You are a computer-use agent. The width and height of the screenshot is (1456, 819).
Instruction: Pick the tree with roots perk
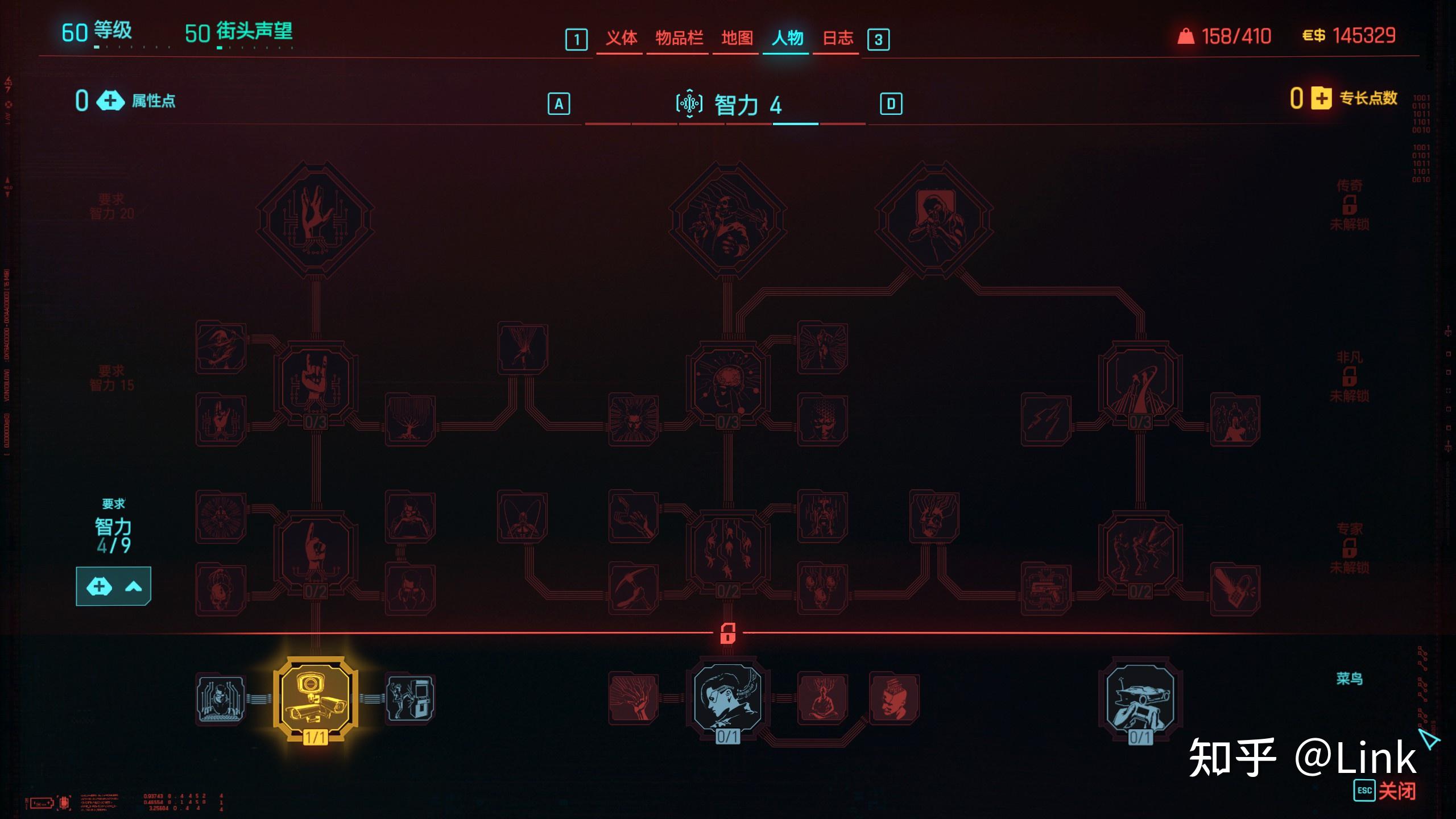click(410, 420)
